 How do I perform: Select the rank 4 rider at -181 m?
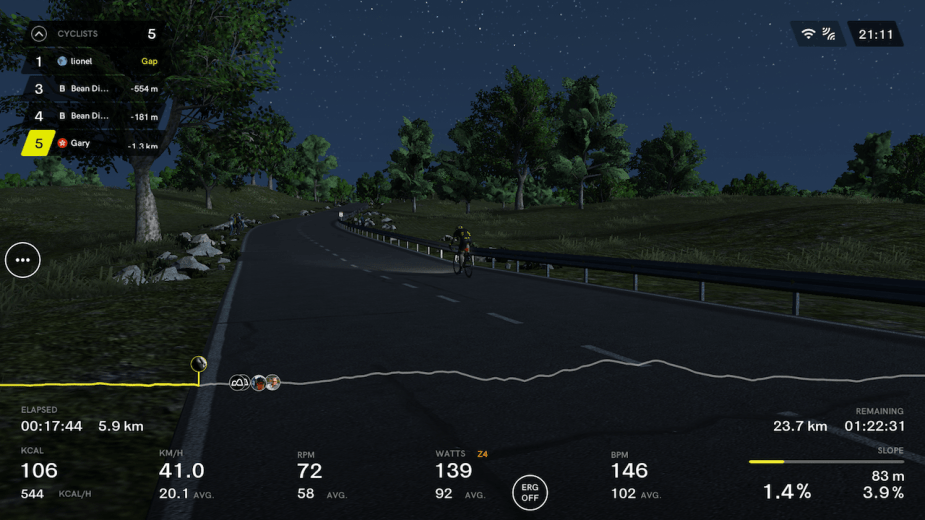95,116
